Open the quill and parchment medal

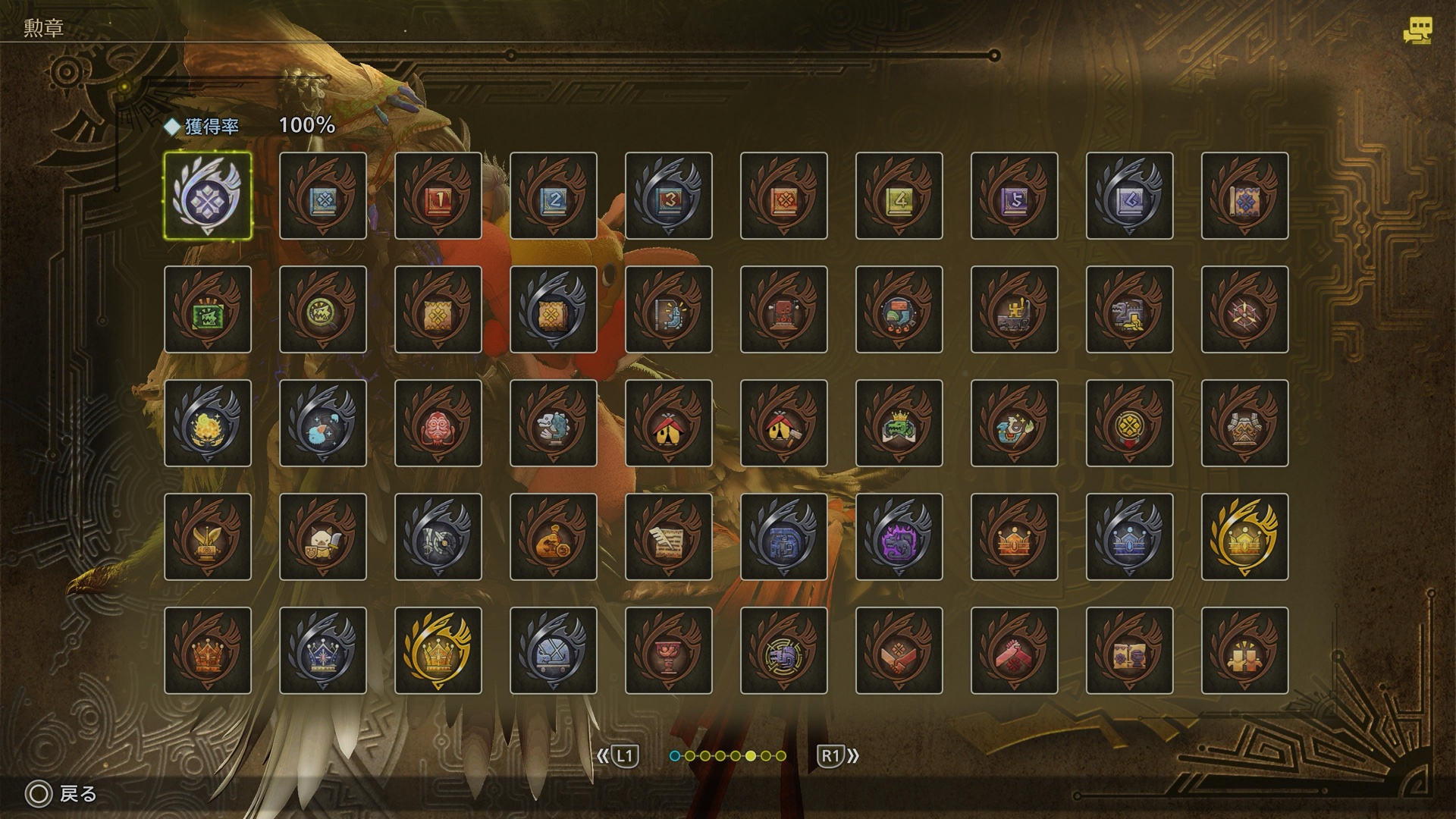coord(669,537)
